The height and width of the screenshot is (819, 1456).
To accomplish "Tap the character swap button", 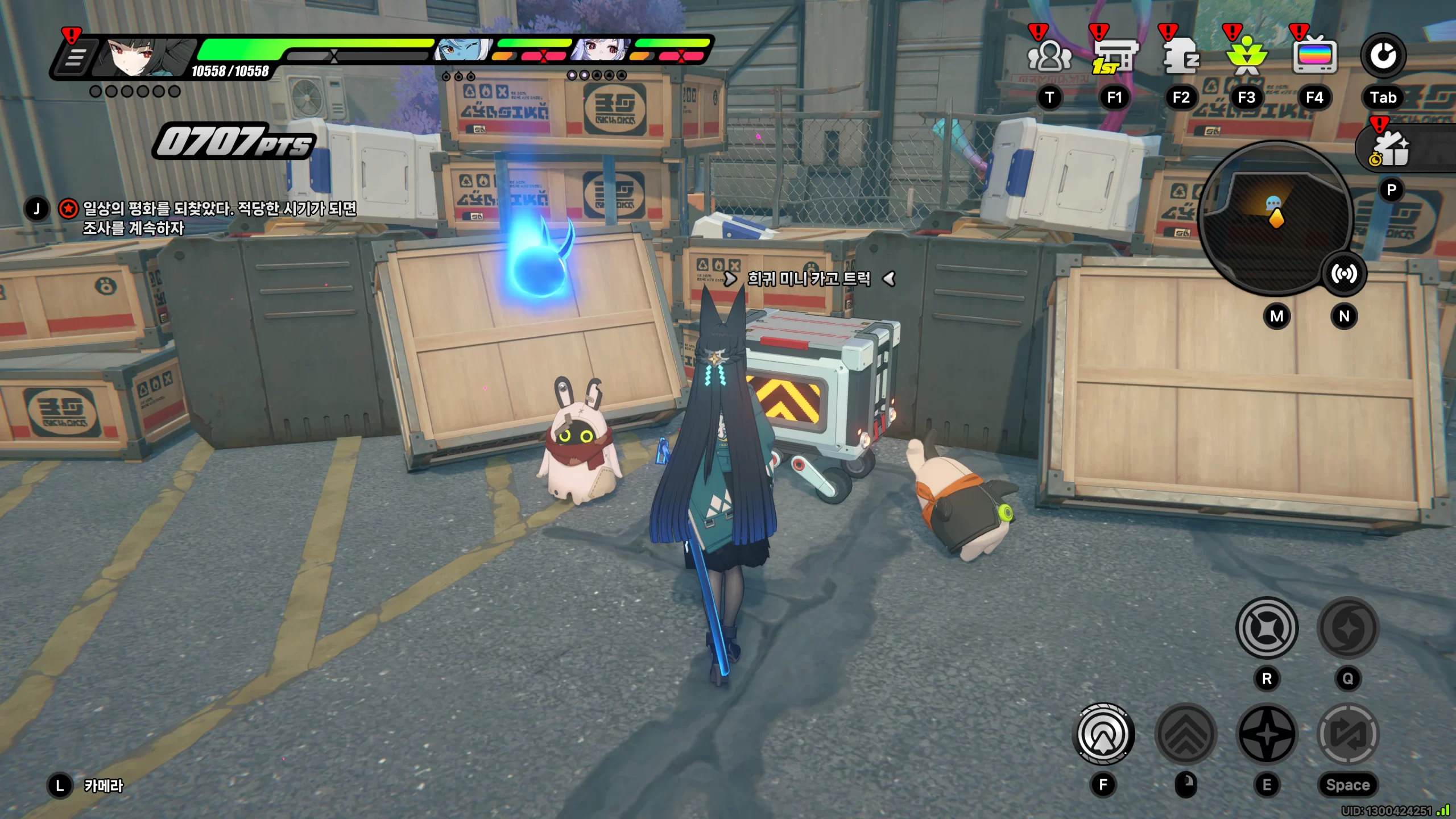I will click(x=1348, y=734).
